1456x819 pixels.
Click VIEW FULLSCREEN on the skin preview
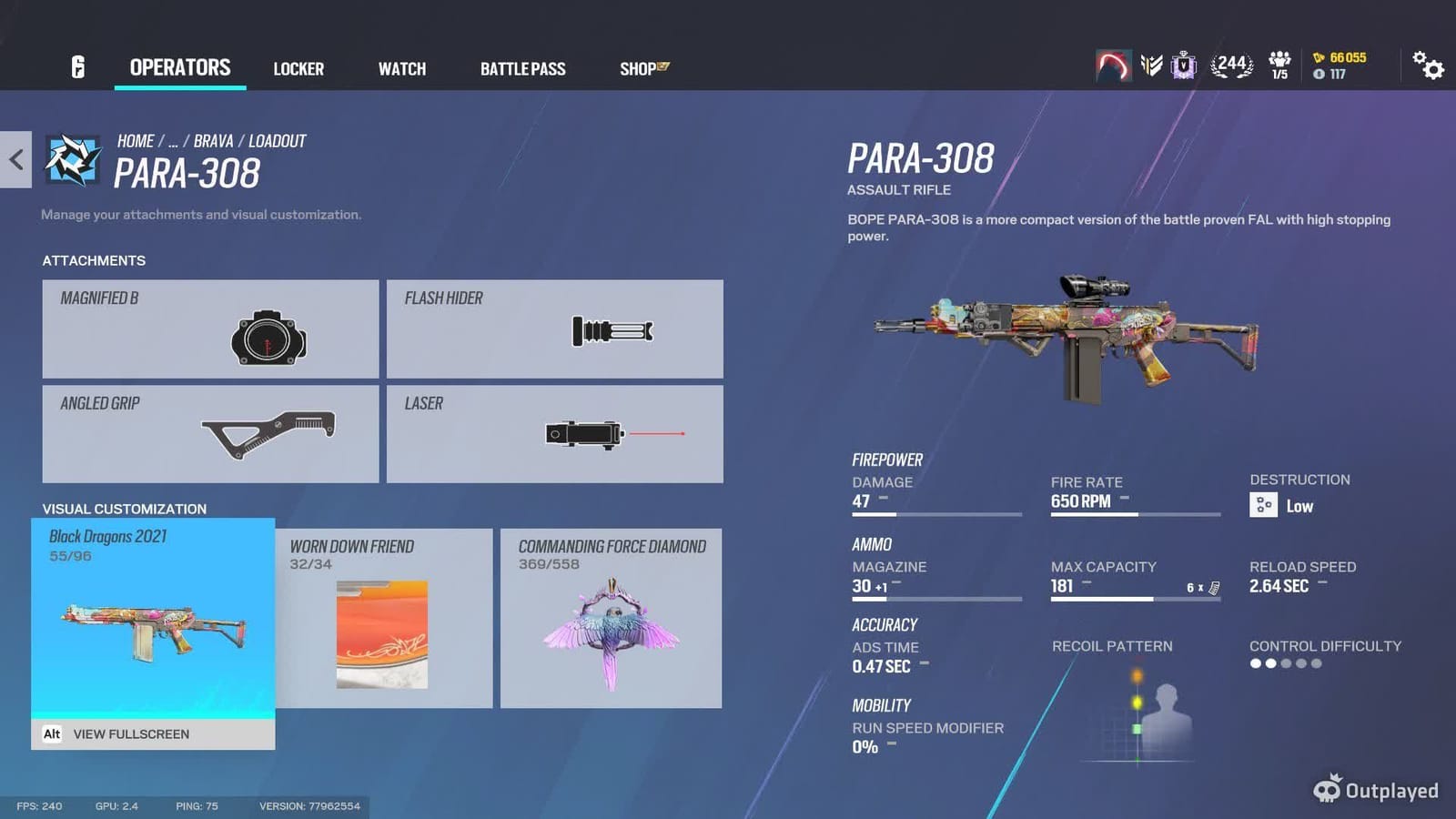tap(132, 733)
